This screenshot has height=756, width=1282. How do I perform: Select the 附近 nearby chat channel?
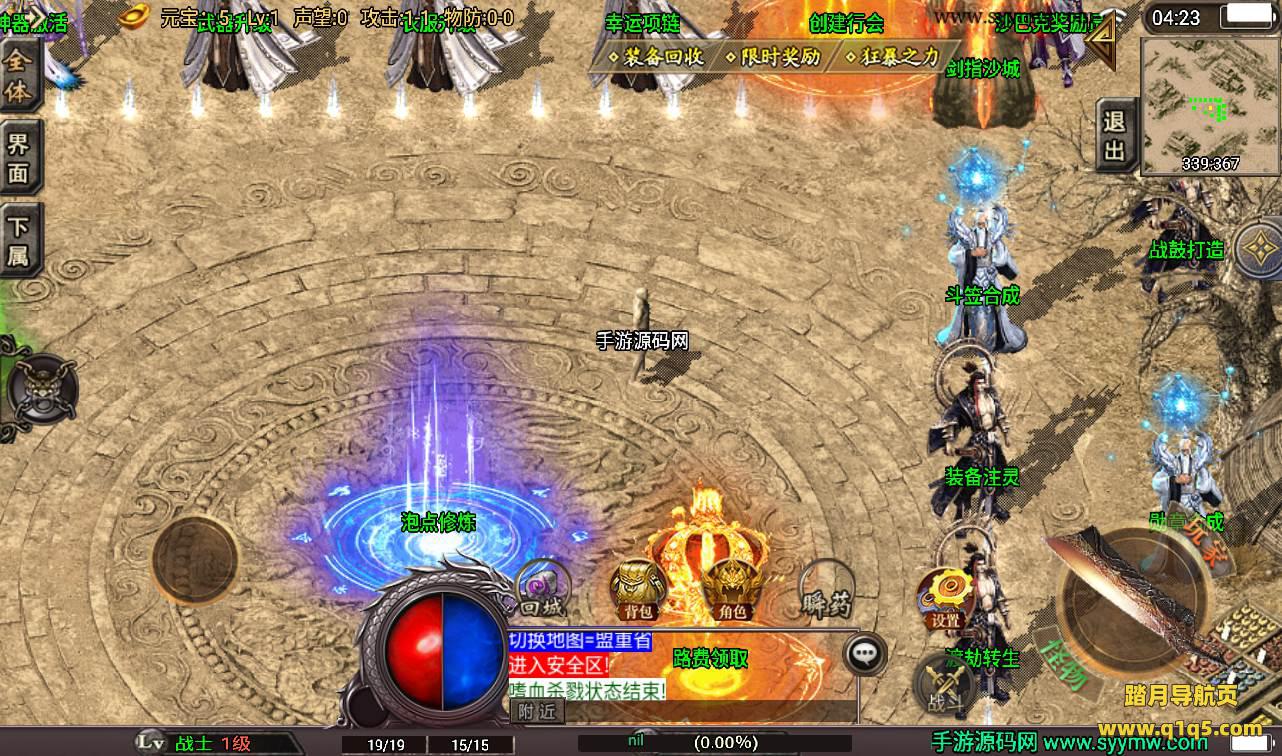pos(537,711)
